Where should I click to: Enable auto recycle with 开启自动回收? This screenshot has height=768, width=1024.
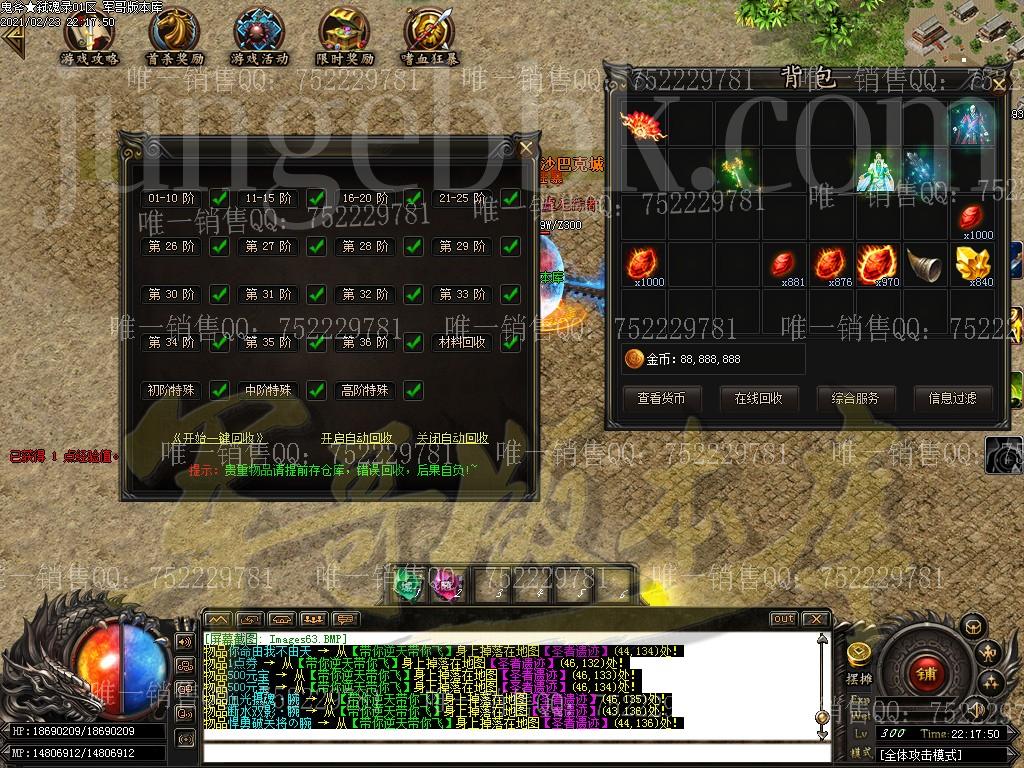tap(356, 438)
